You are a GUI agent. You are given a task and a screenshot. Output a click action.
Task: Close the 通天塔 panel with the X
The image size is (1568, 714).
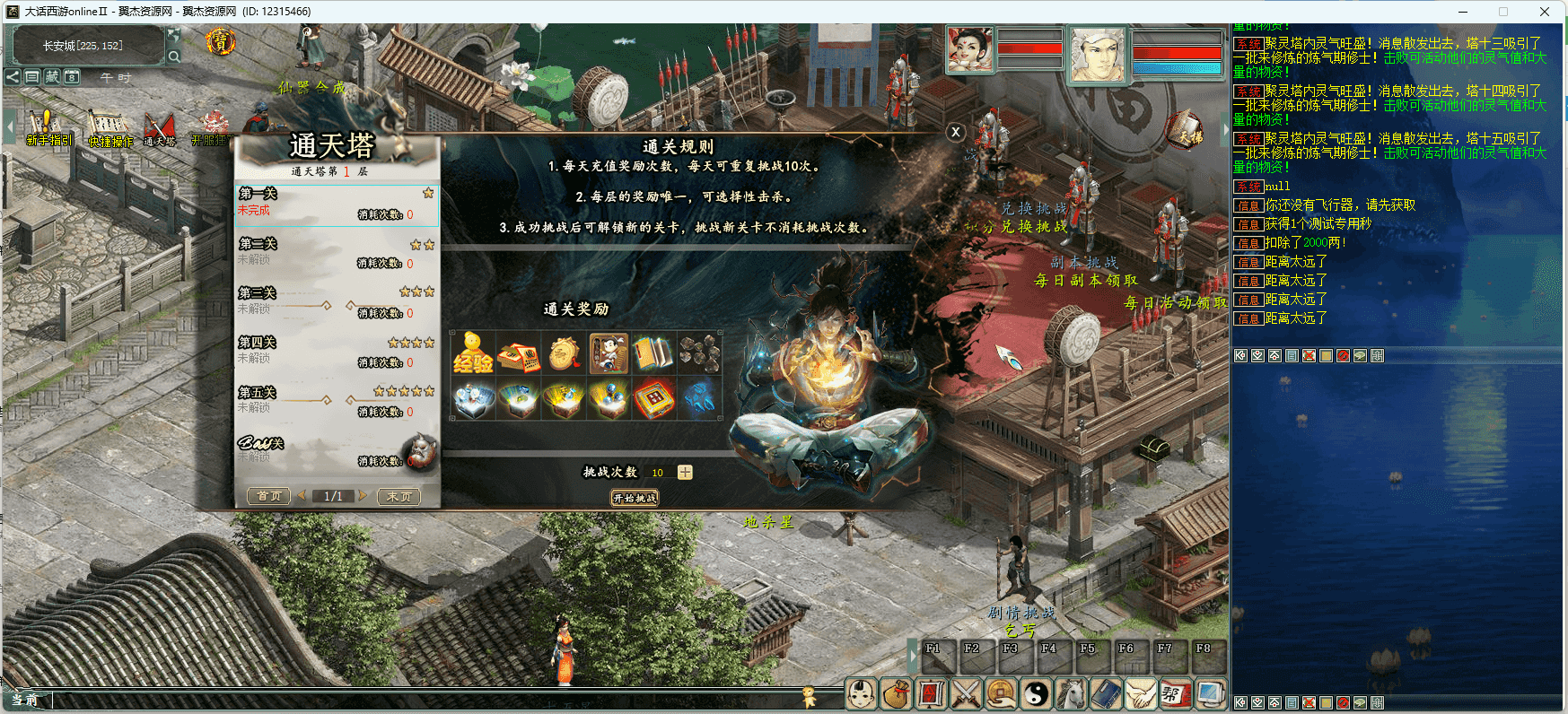956,132
